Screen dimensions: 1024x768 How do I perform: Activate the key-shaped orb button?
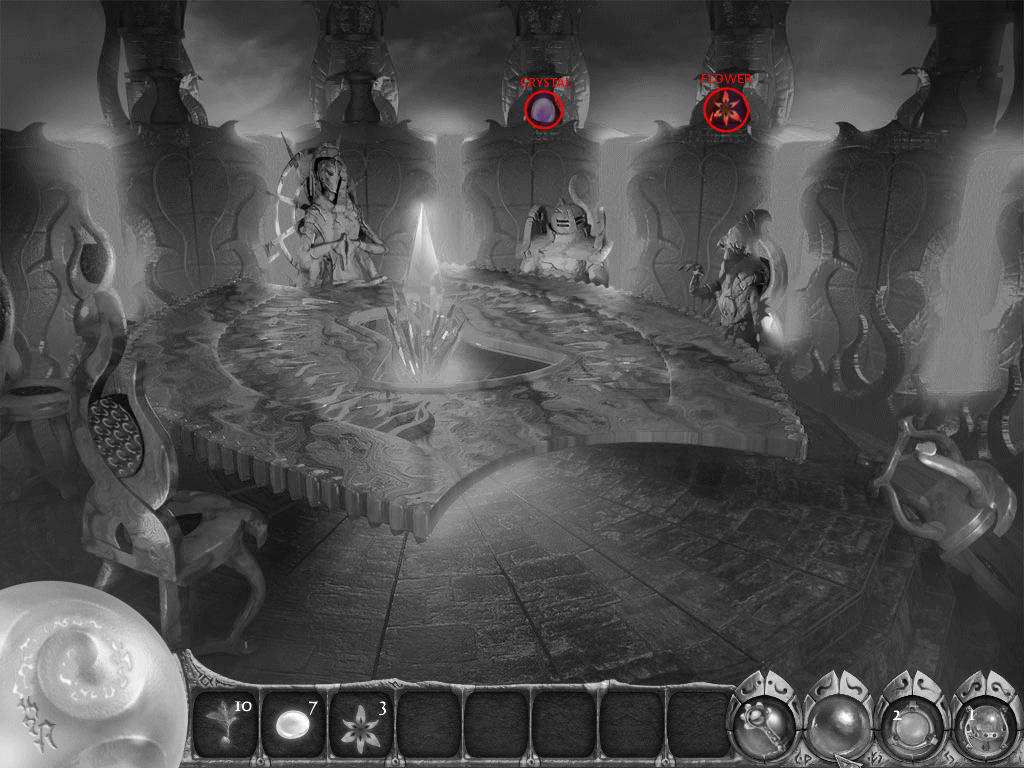coord(768,720)
